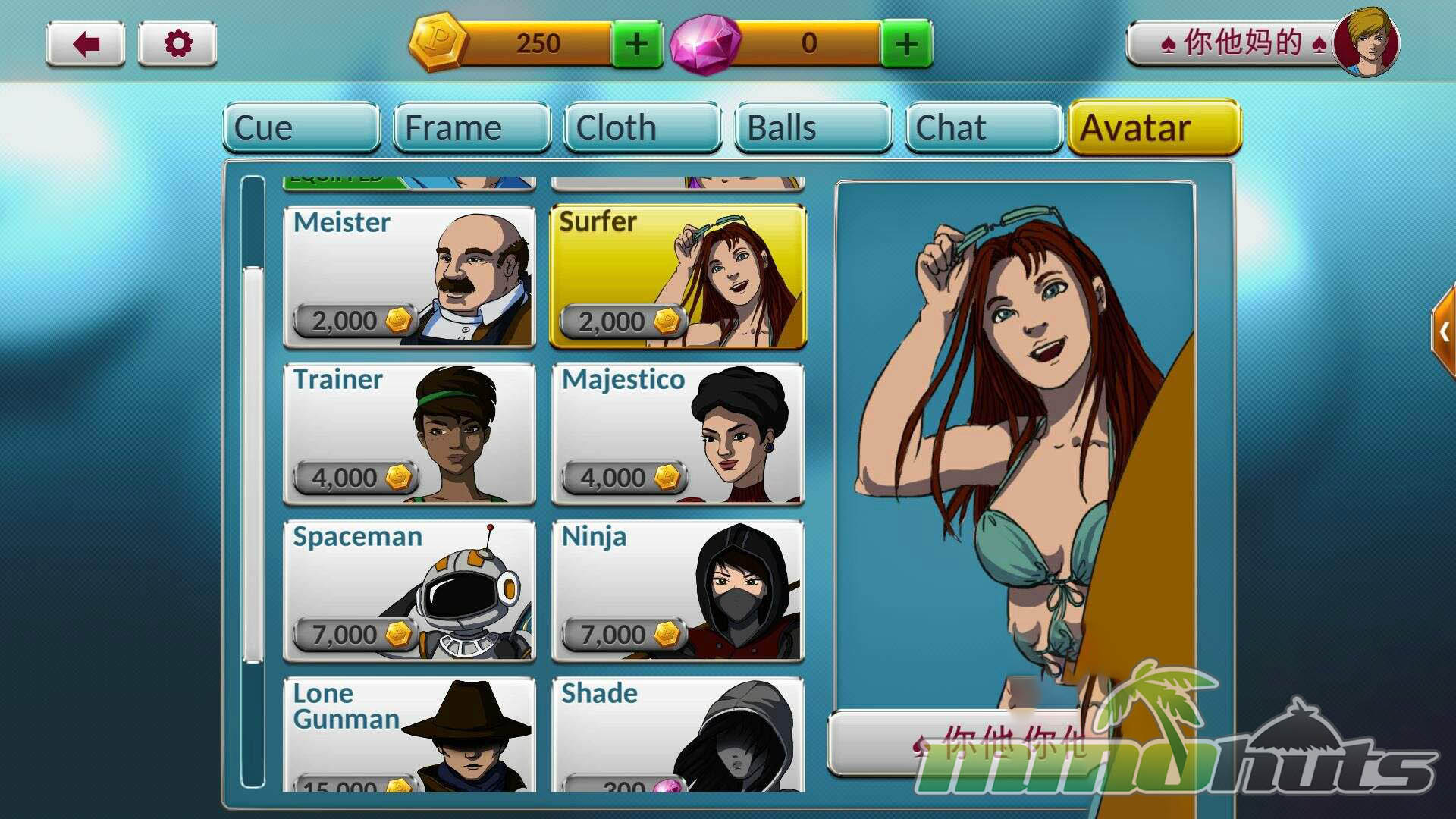Open the player profile portrait

[x=1367, y=42]
